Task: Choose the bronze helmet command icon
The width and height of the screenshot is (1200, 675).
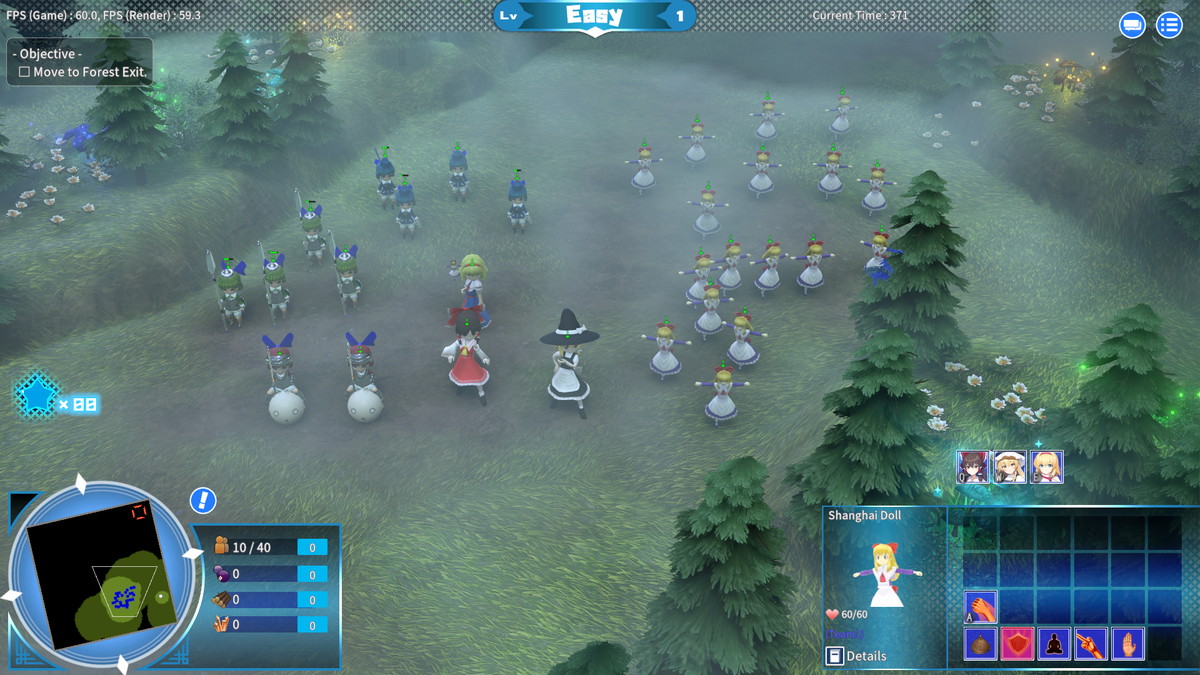Action: click(980, 644)
